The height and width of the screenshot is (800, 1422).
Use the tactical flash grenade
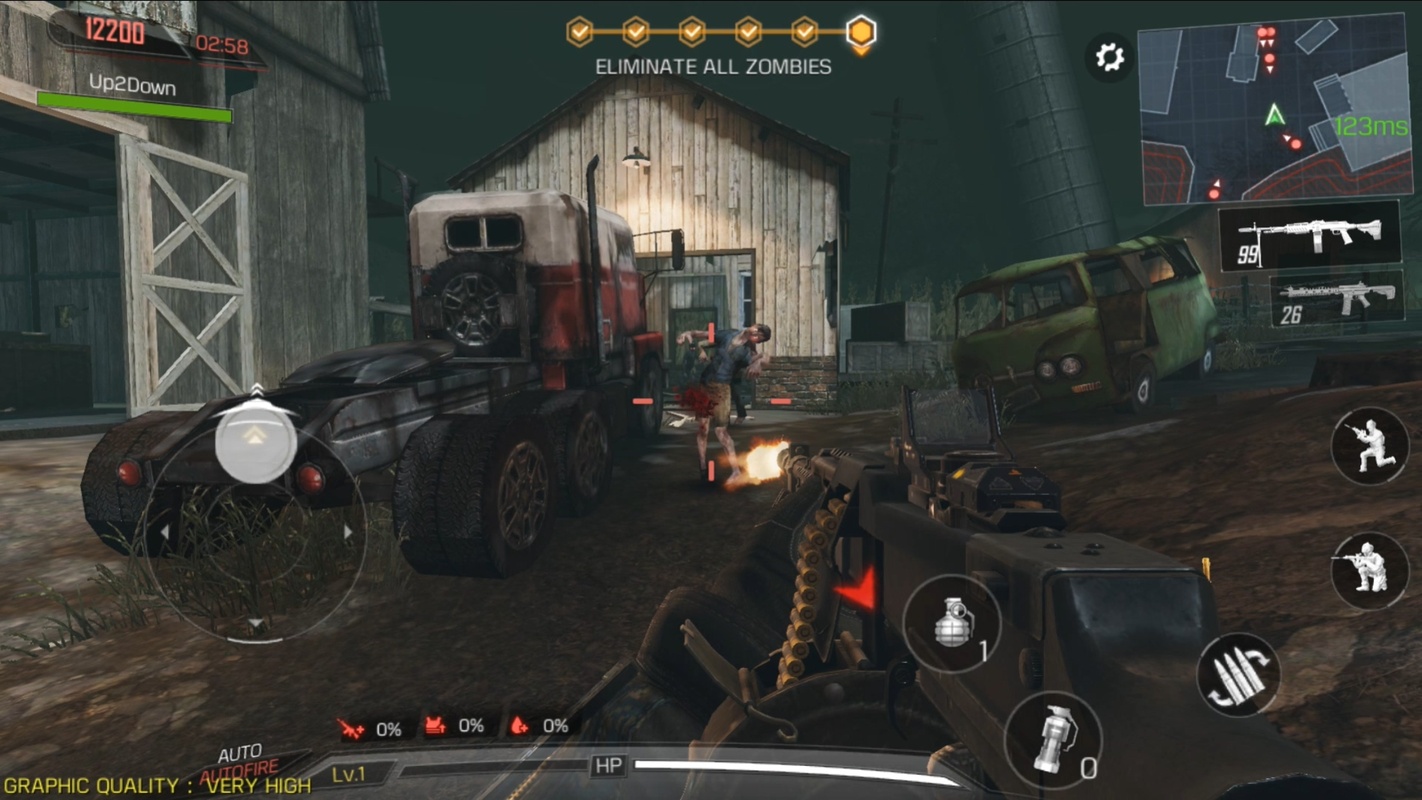[1053, 740]
